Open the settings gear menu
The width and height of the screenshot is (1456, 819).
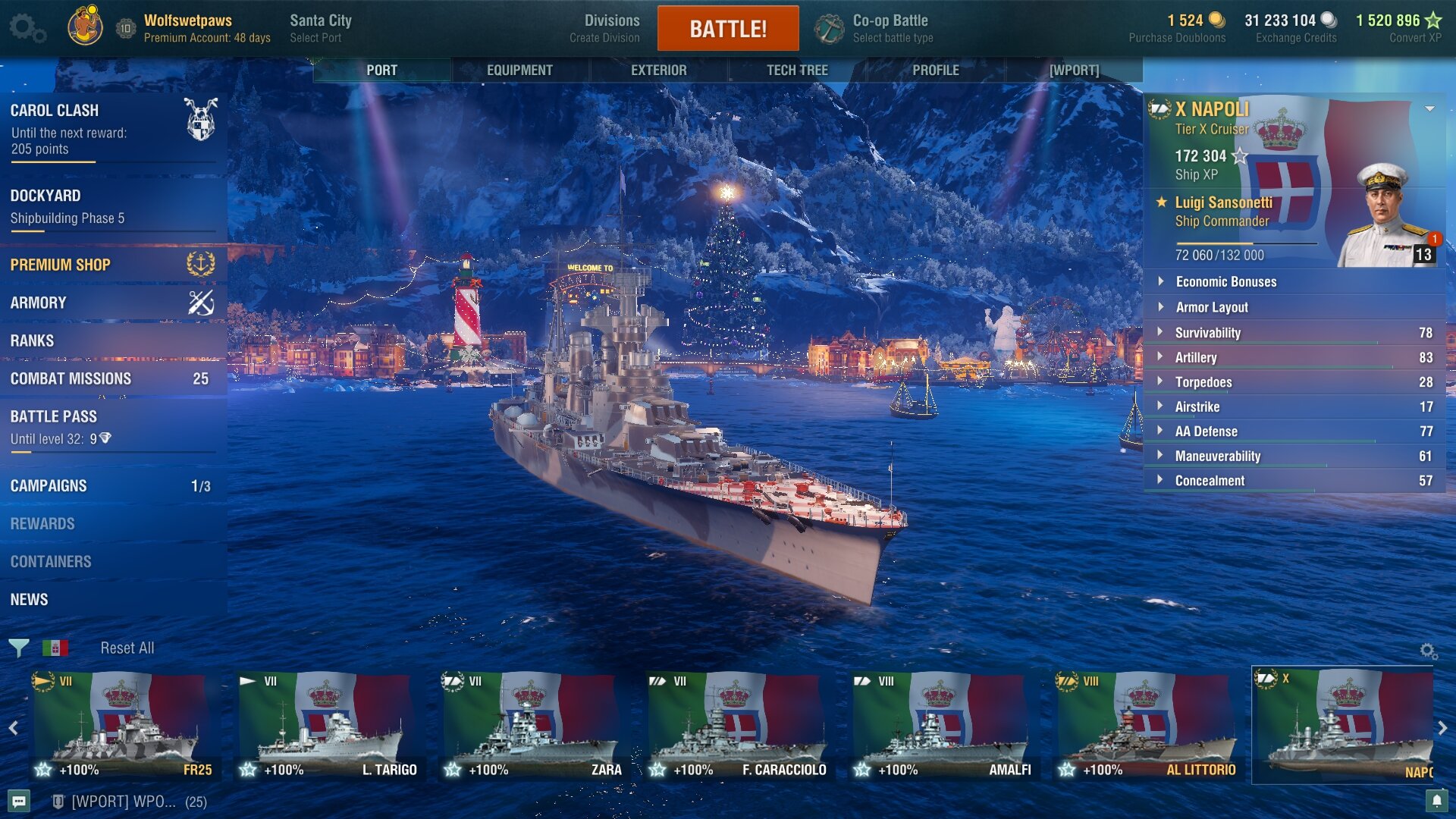pos(26,29)
